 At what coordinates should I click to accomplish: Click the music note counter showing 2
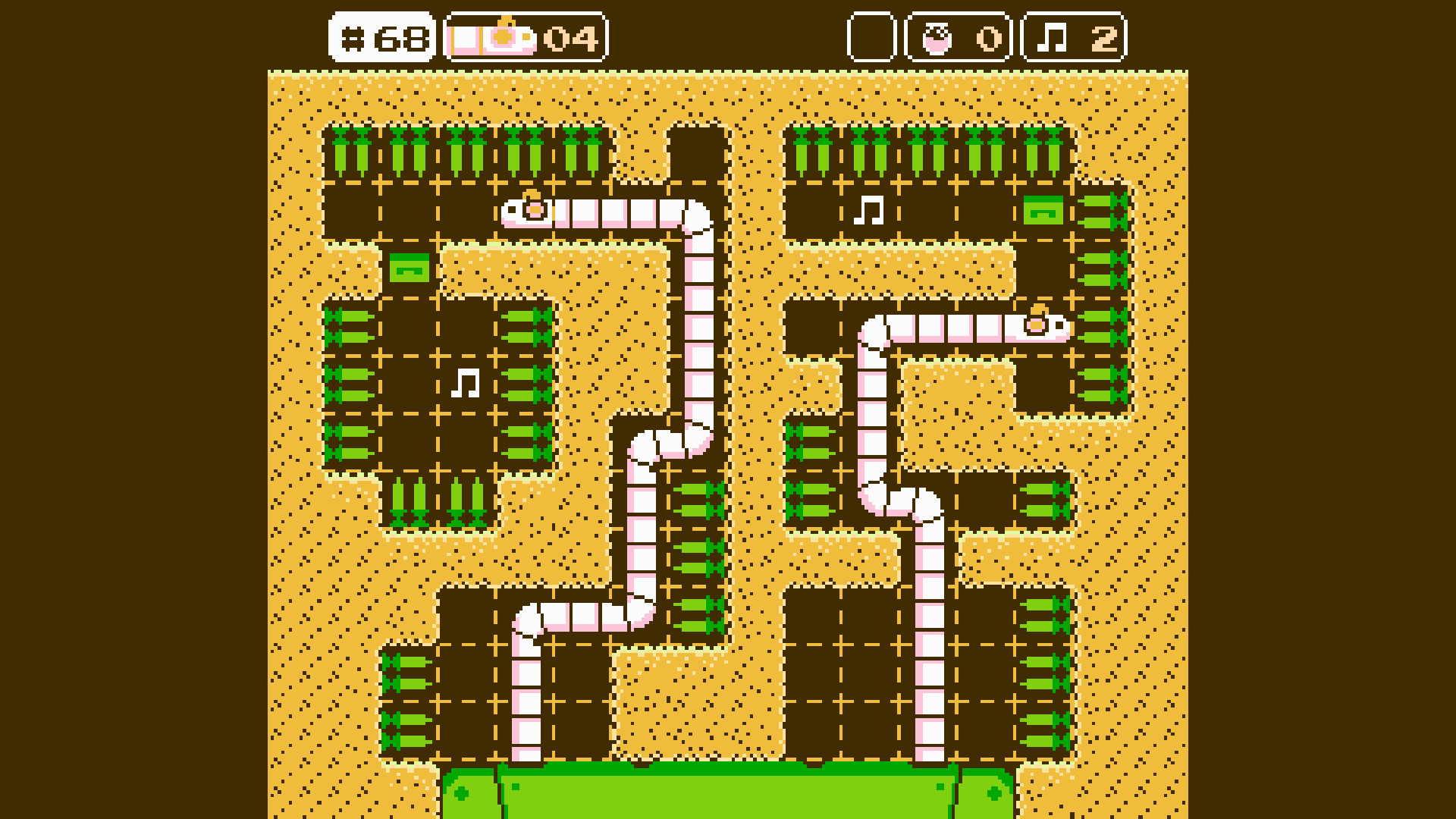[1070, 36]
